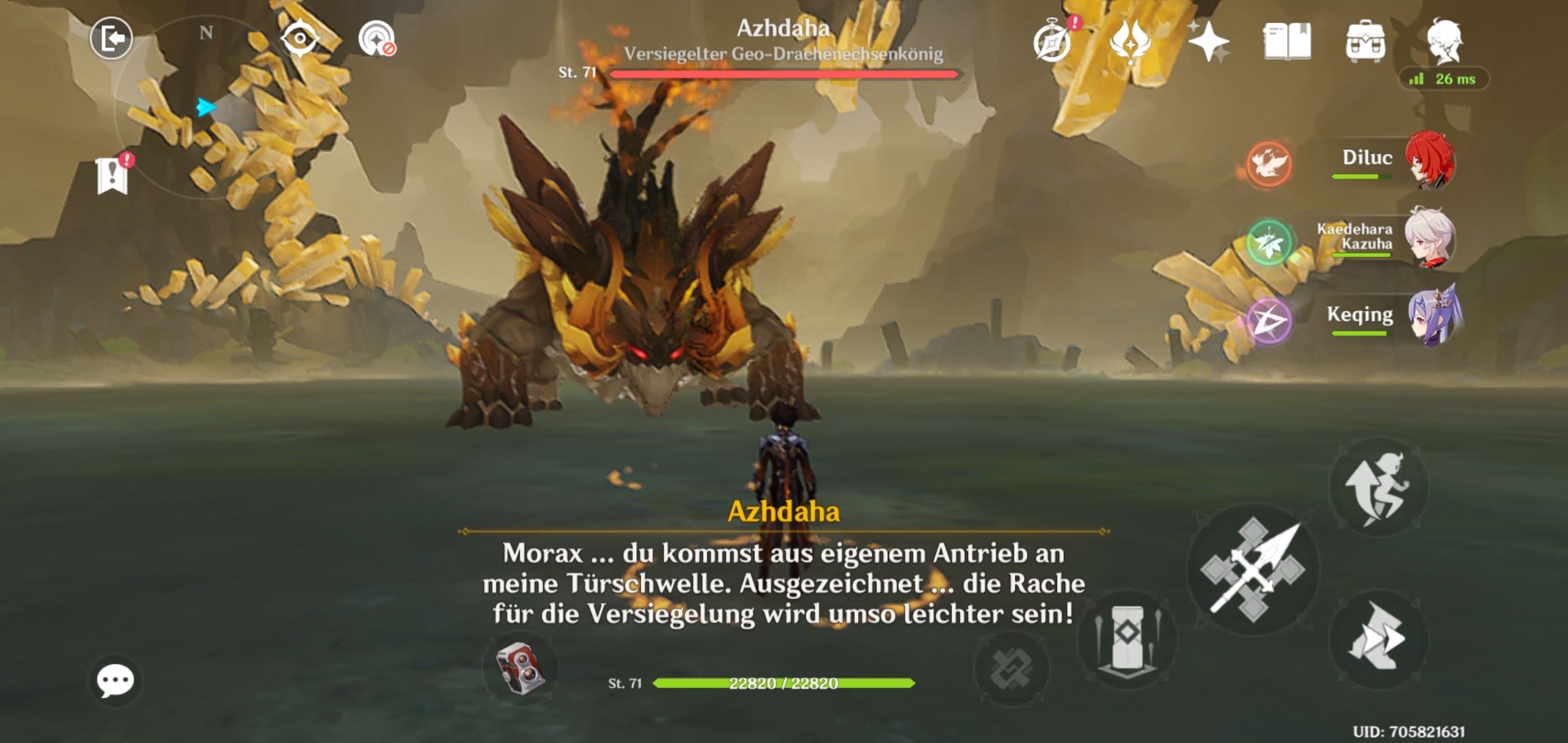Open the wish menu star icon
The image size is (1568, 743).
coord(1210,43)
